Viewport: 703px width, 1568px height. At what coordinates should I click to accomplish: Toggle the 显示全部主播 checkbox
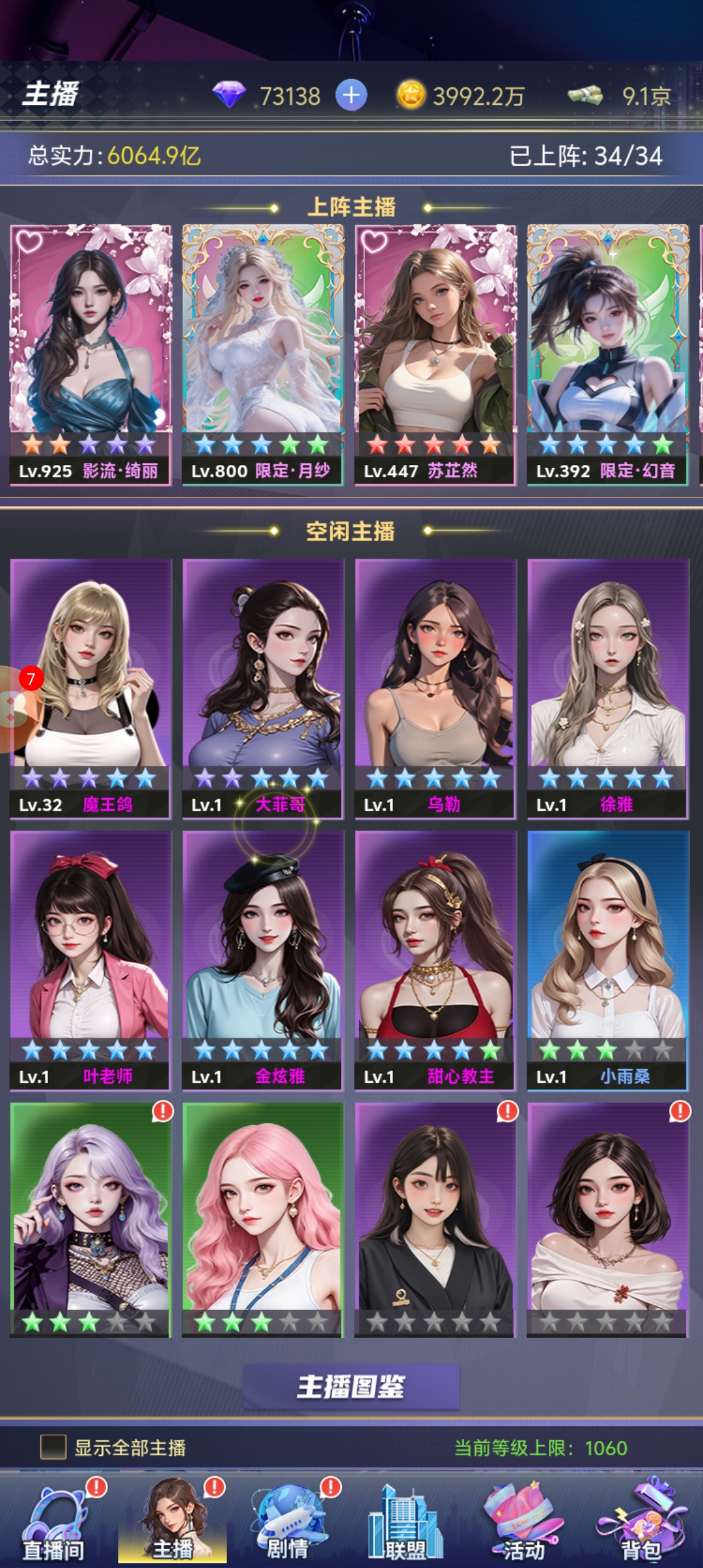pyautogui.click(x=53, y=1448)
